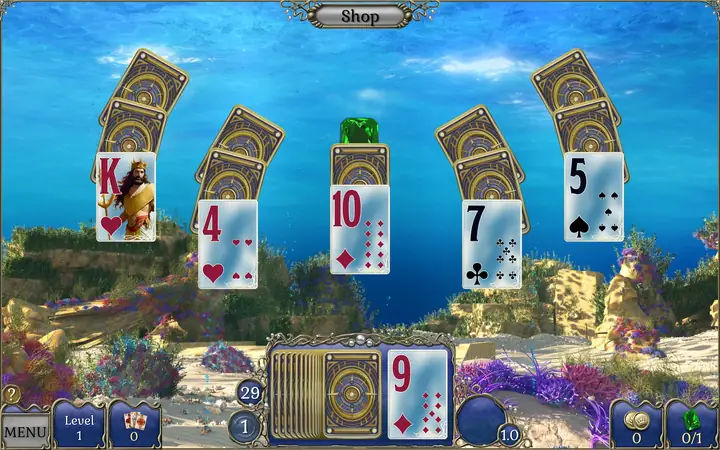Select the King of hearts card
This screenshot has width=720, height=450.
[126, 197]
